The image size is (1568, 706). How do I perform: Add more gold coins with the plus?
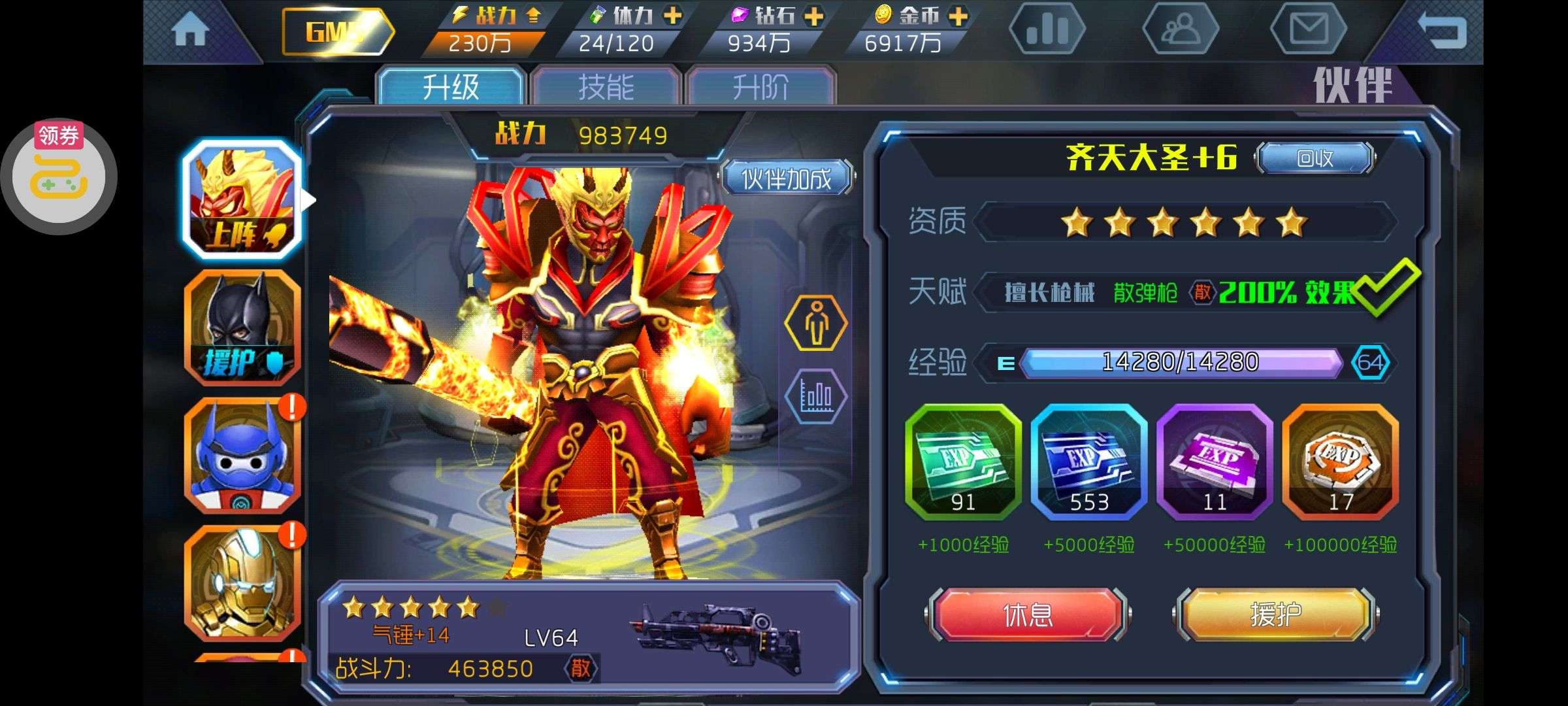point(958,16)
